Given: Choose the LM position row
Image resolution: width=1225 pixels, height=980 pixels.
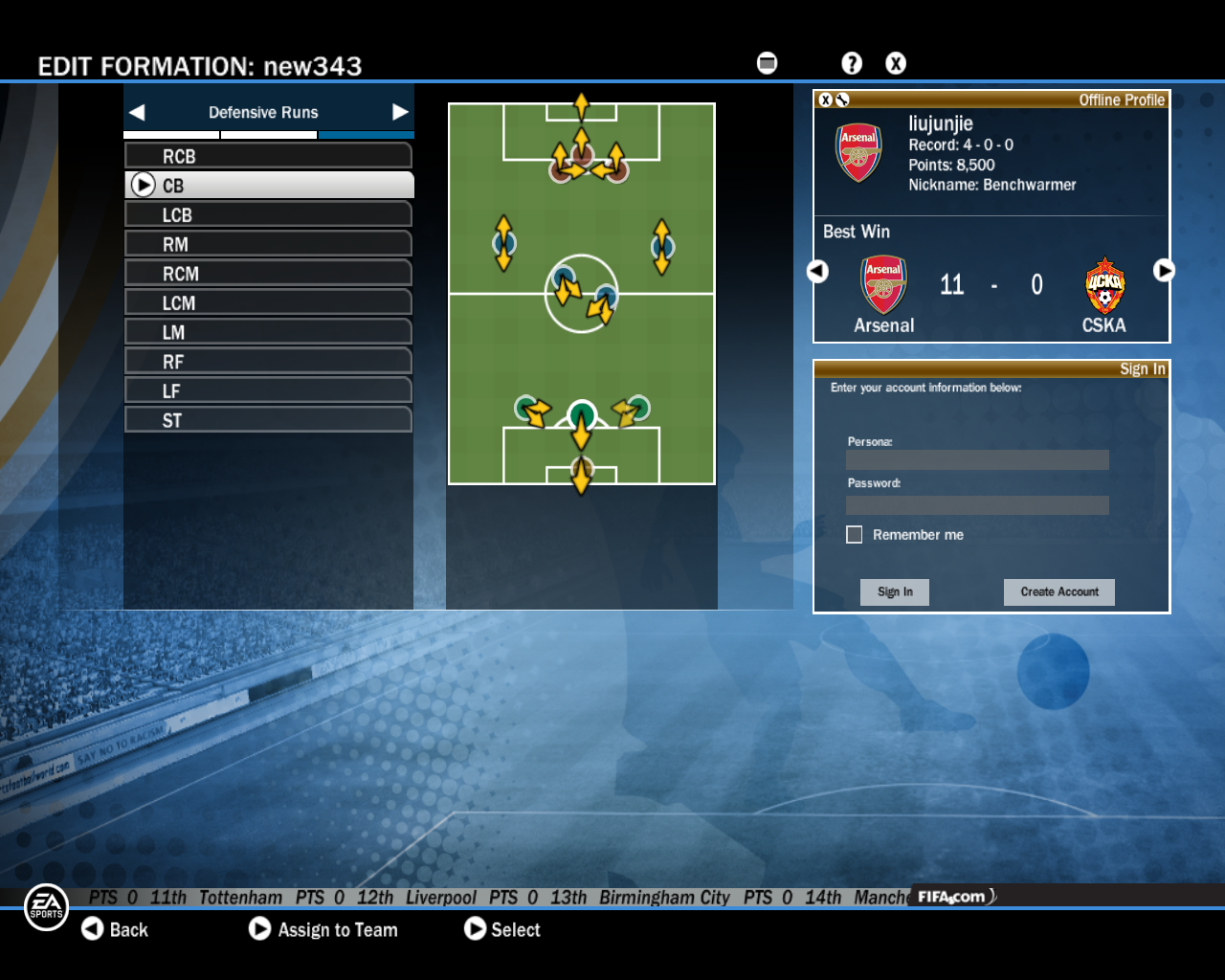Looking at the screenshot, I should pyautogui.click(x=268, y=333).
